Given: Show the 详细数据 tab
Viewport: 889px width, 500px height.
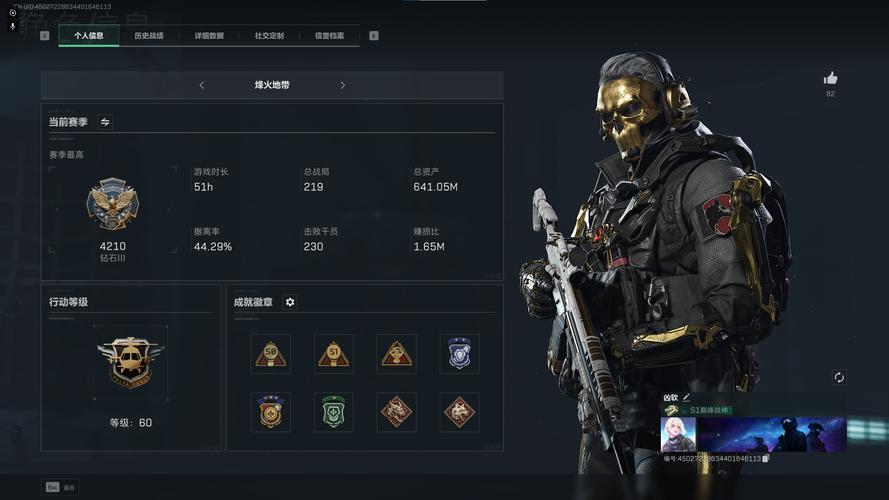Looking at the screenshot, I should tap(209, 36).
